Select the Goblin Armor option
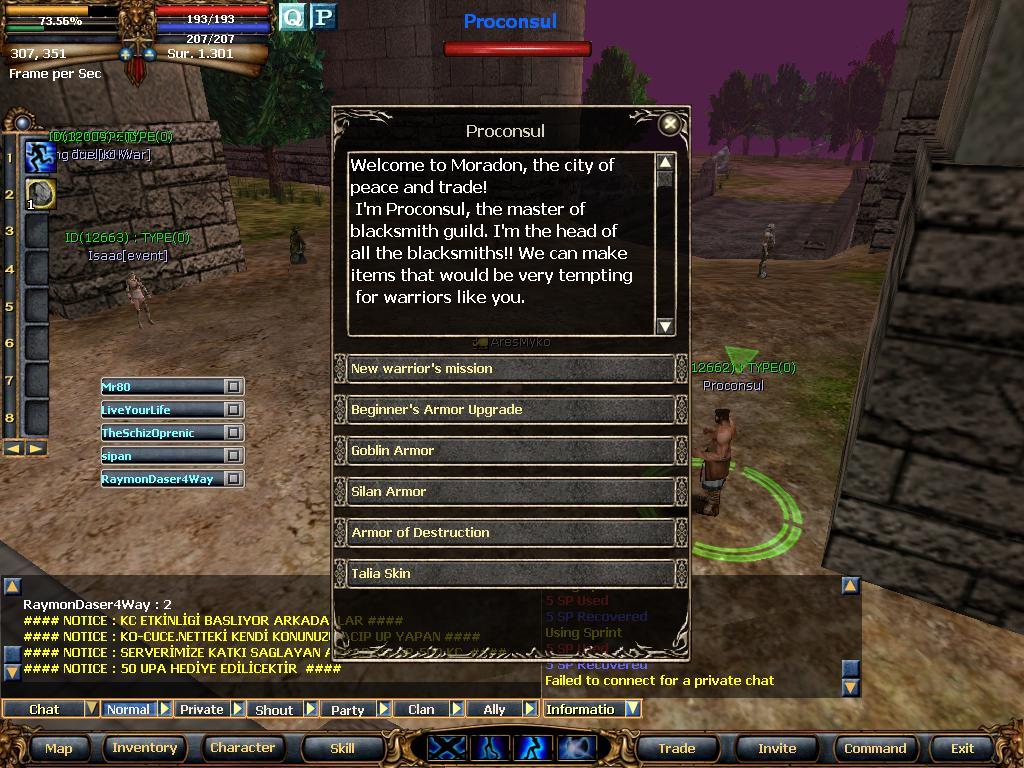The image size is (1024, 768). click(x=510, y=451)
